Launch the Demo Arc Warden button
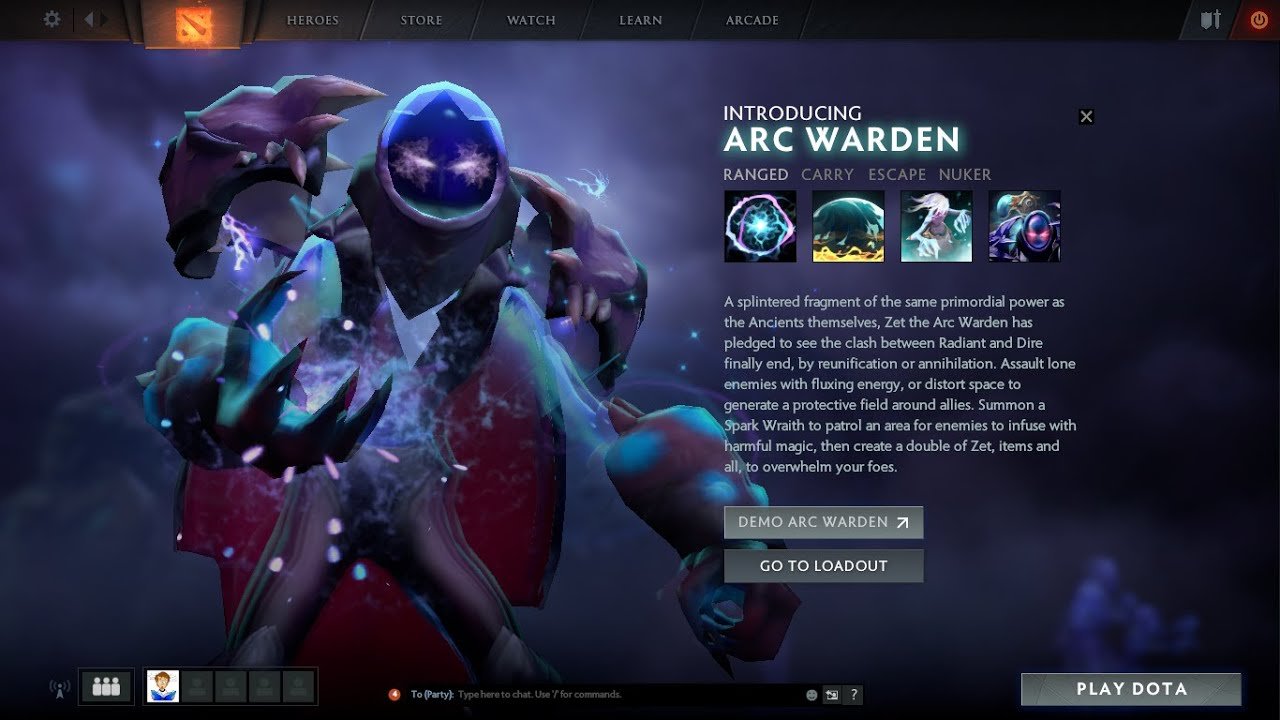This screenshot has width=1280, height=720. click(823, 522)
